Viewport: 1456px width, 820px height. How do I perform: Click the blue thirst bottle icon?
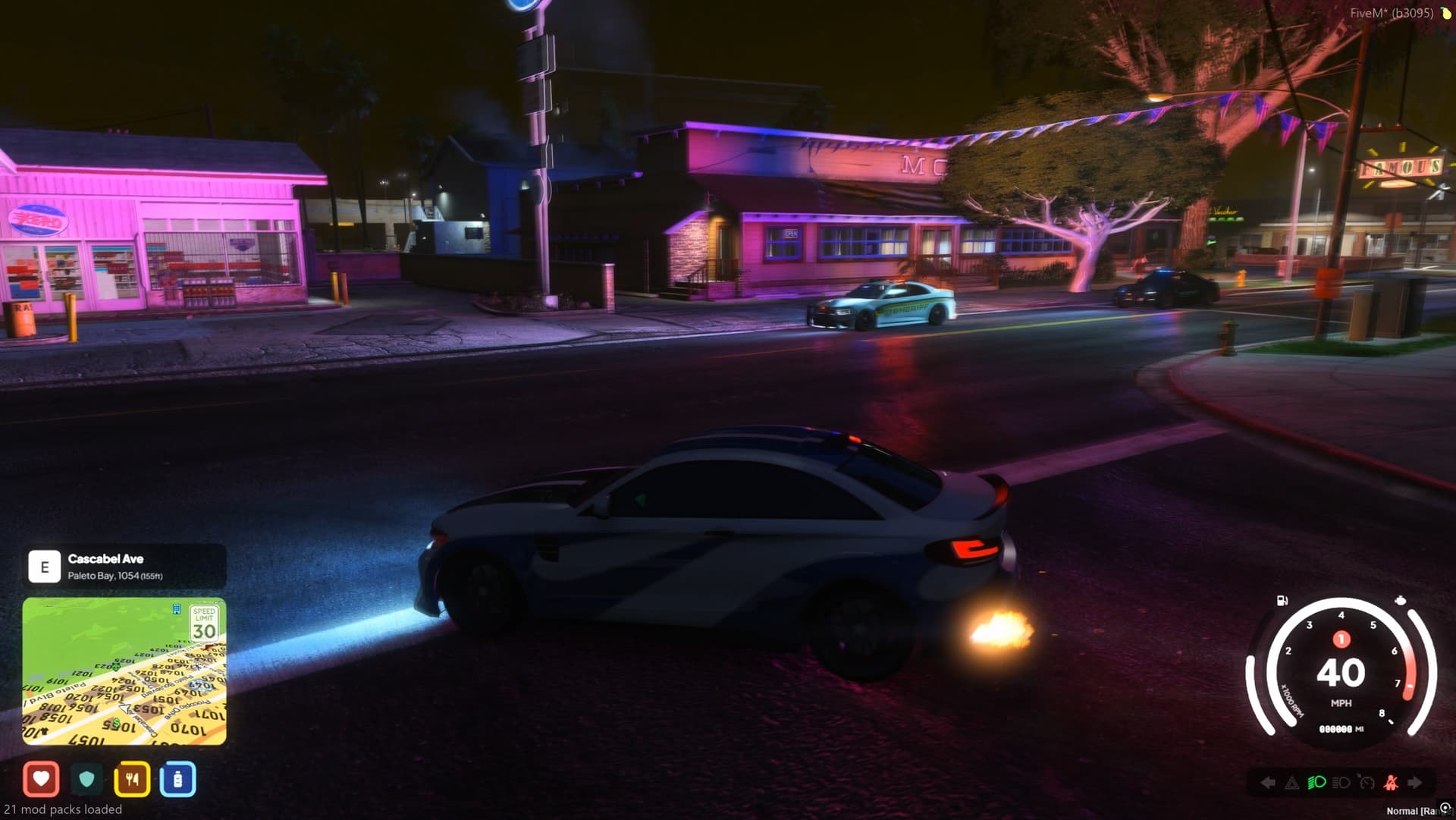point(178,778)
